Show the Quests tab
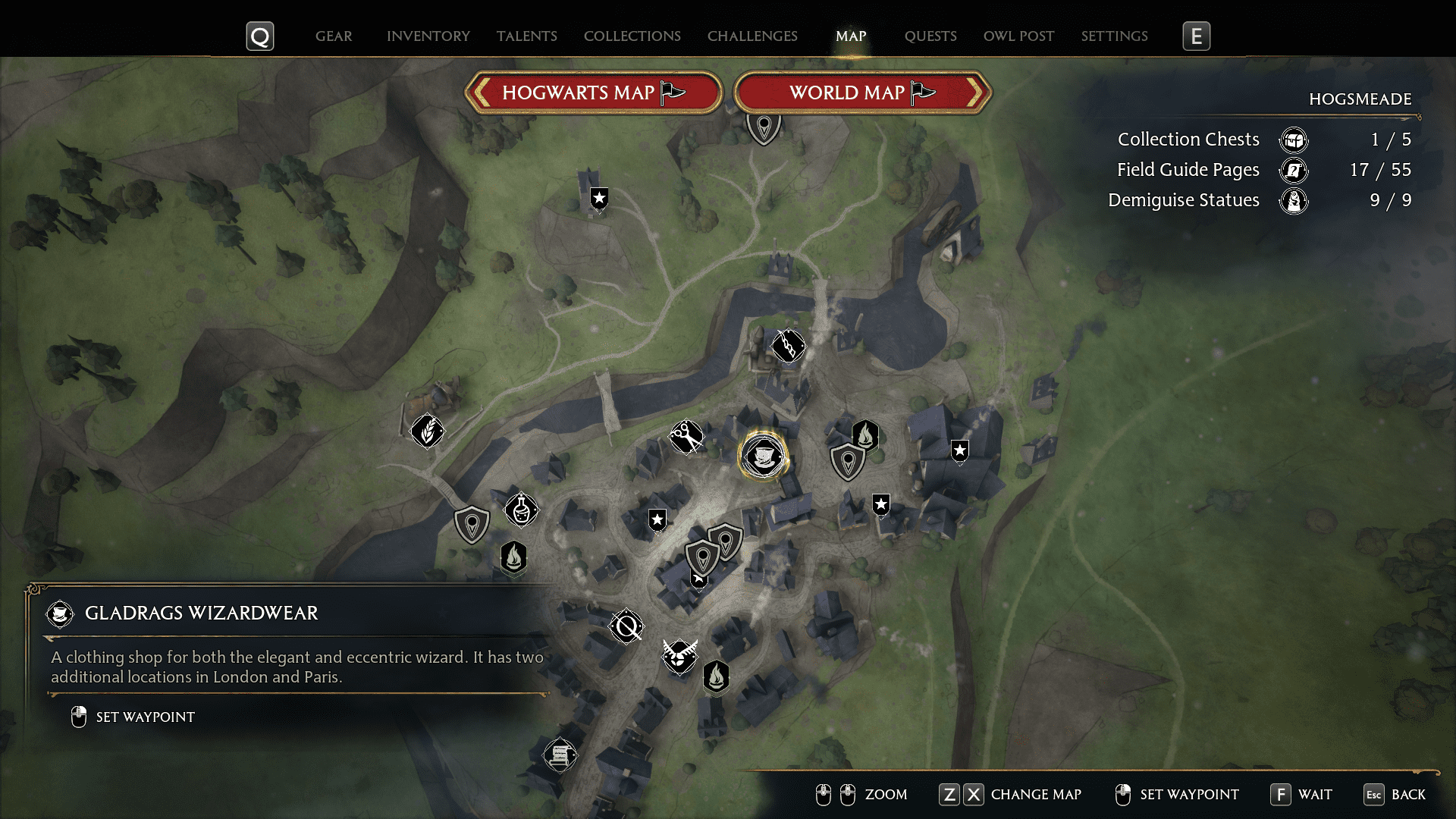Image resolution: width=1456 pixels, height=819 pixels. 930,36
